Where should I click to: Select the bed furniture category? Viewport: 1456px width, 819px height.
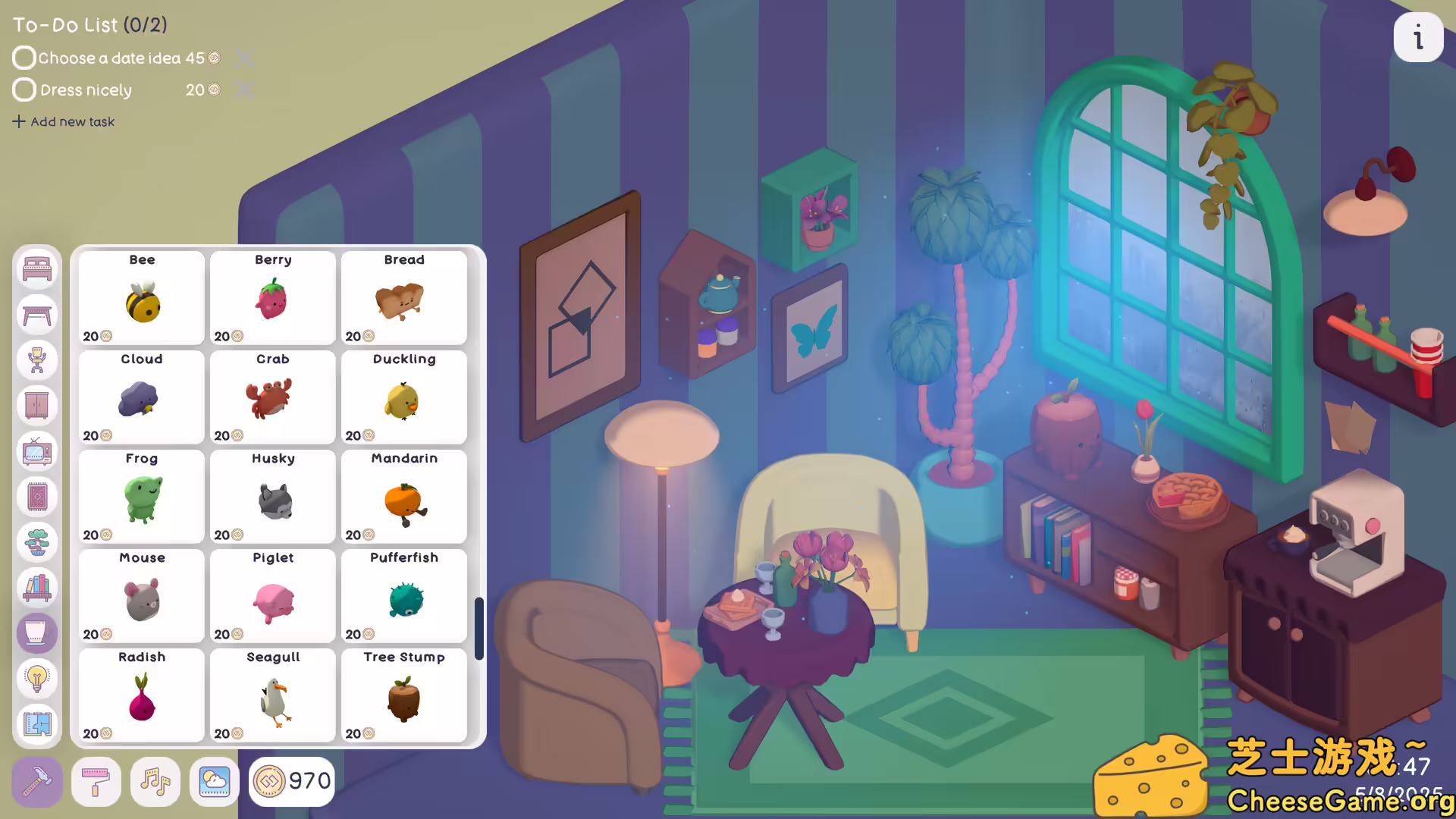pyautogui.click(x=36, y=268)
